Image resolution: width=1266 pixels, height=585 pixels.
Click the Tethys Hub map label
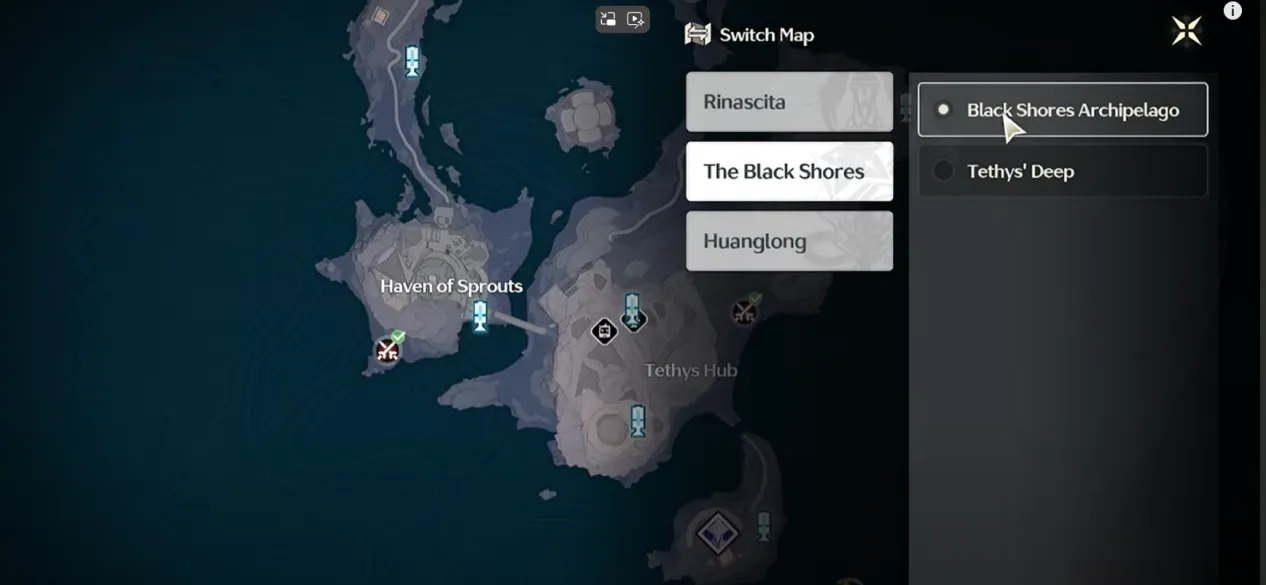(x=690, y=370)
